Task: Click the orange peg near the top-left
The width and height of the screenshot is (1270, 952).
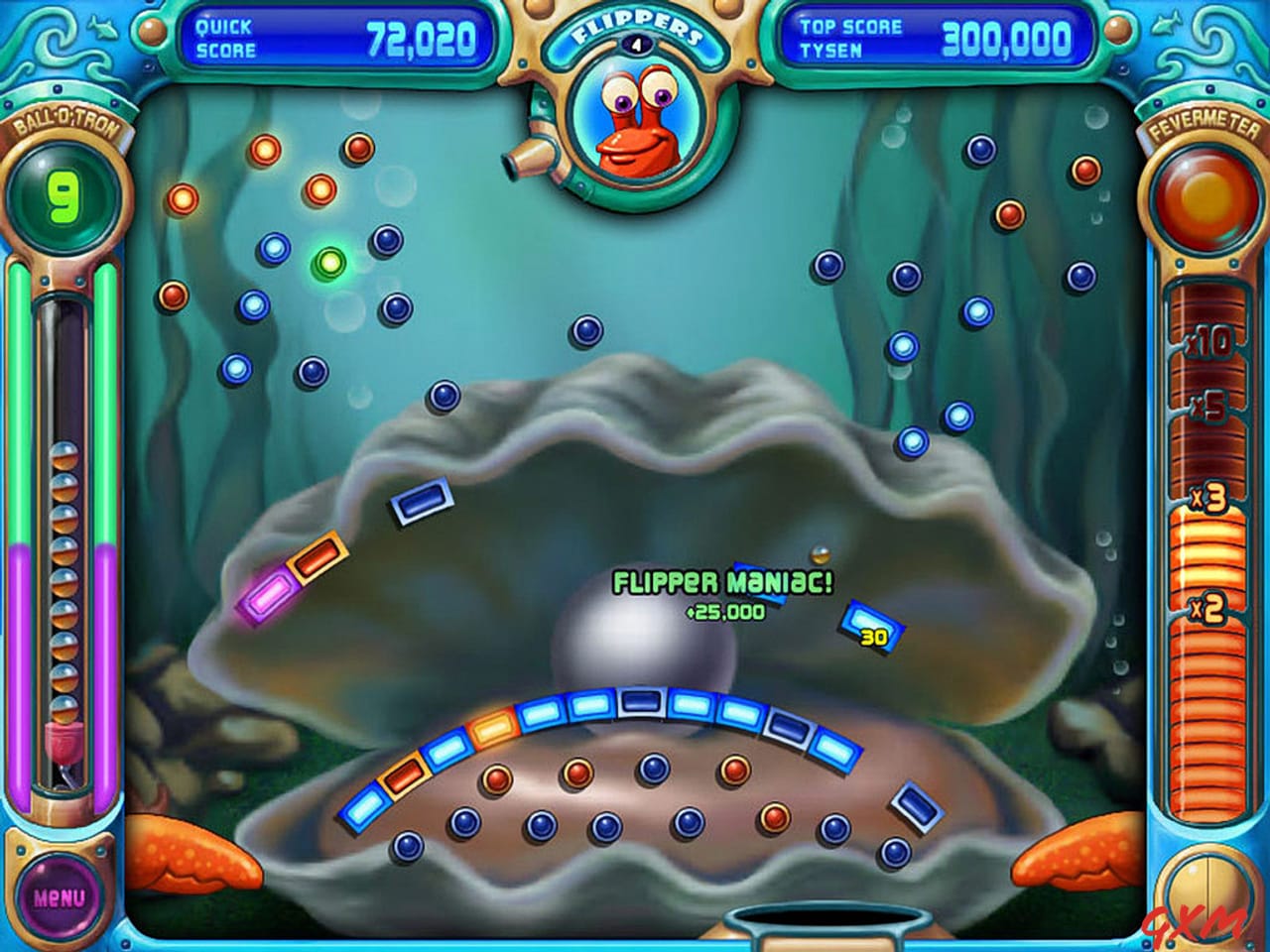Action: pos(182,199)
